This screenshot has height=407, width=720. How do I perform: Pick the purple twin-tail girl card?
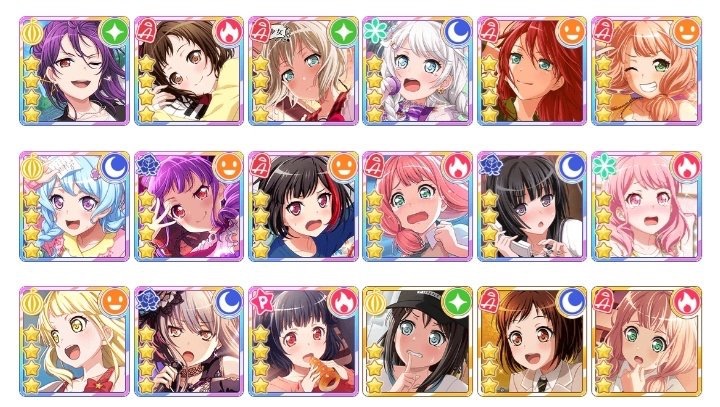coord(191,206)
